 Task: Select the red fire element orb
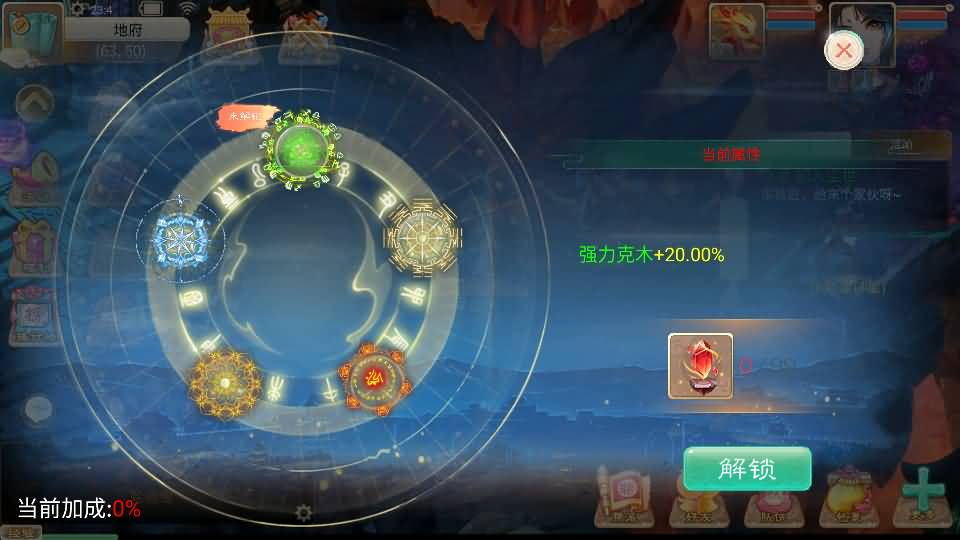point(377,379)
